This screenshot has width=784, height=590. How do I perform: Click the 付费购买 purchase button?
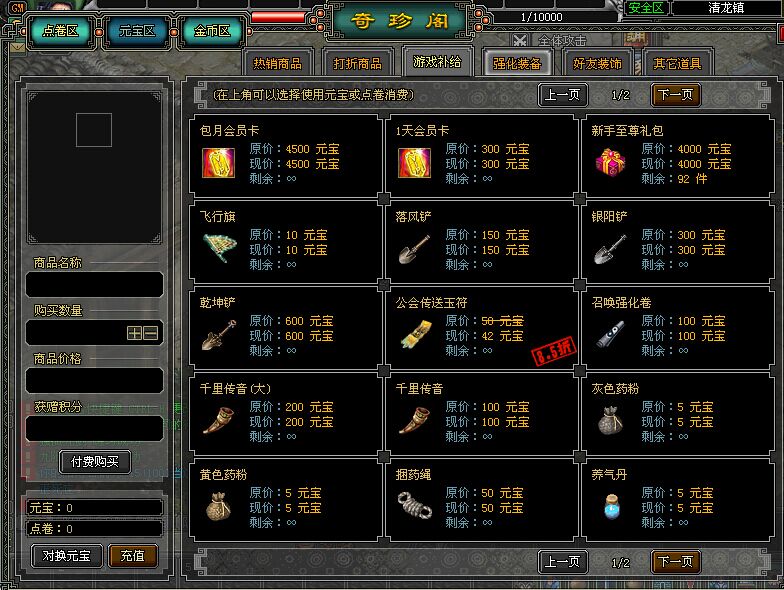[95, 462]
